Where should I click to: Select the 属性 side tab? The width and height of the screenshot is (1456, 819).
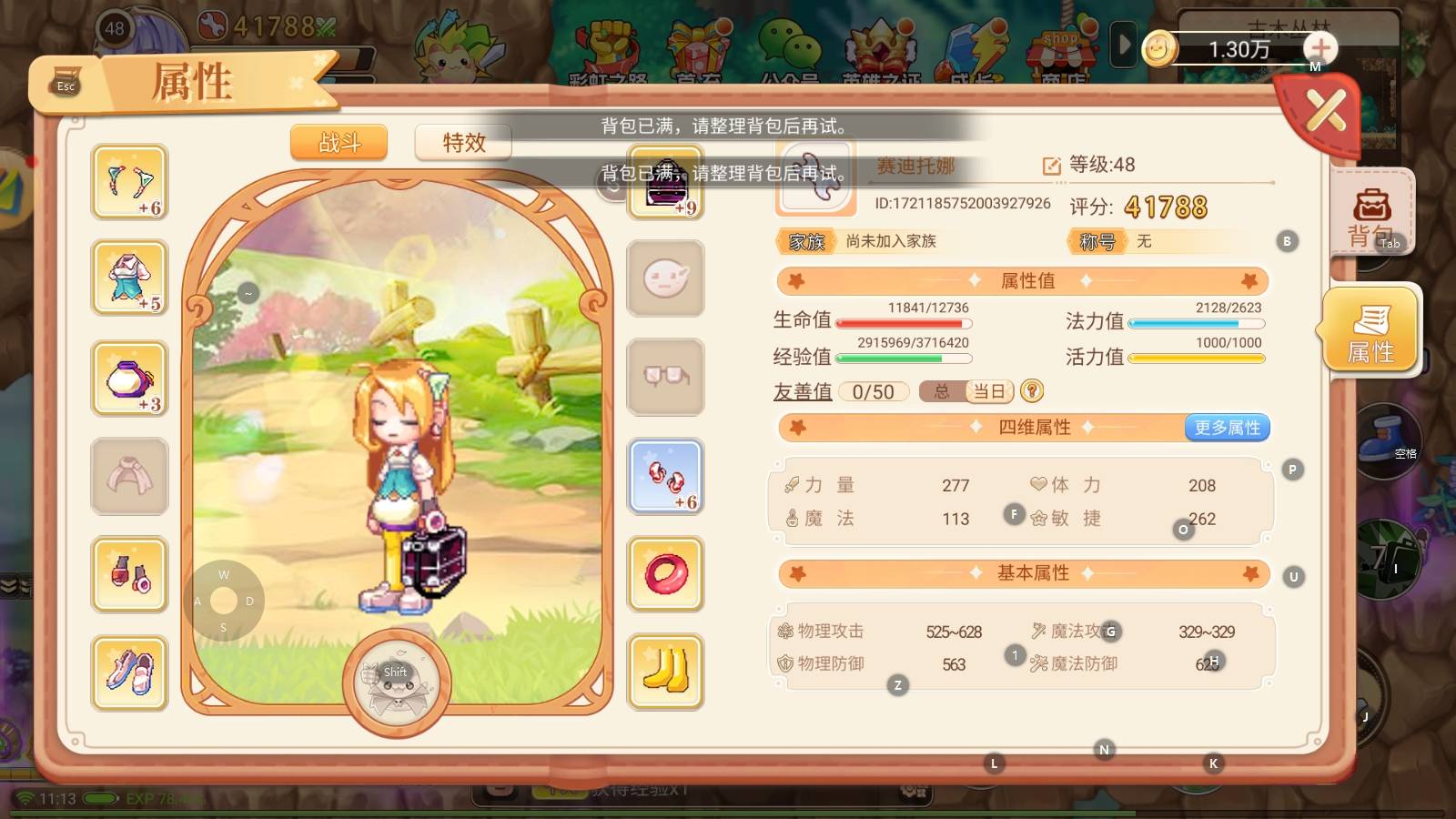coord(1370,331)
